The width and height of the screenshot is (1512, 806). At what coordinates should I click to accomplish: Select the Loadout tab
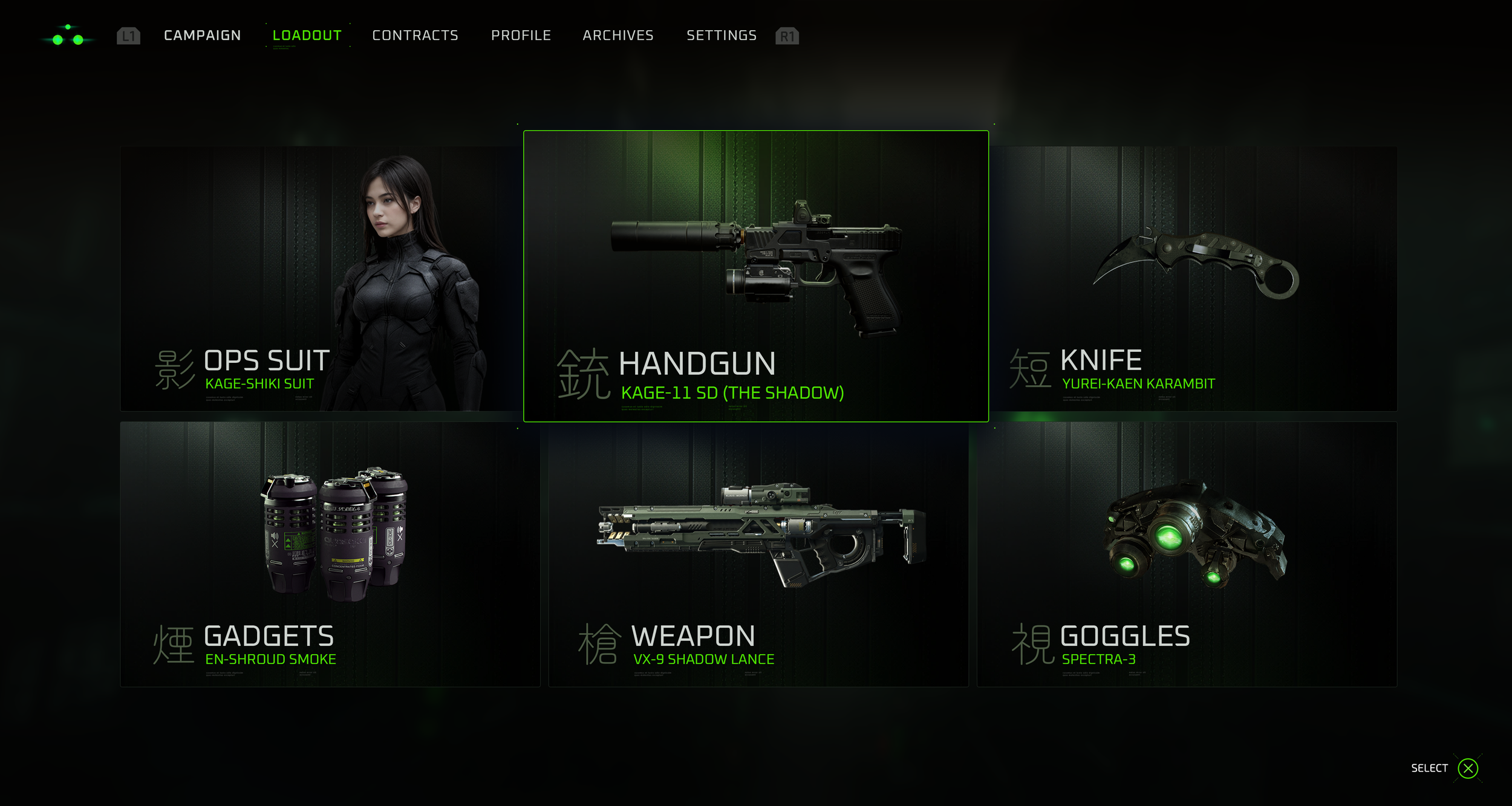click(307, 36)
